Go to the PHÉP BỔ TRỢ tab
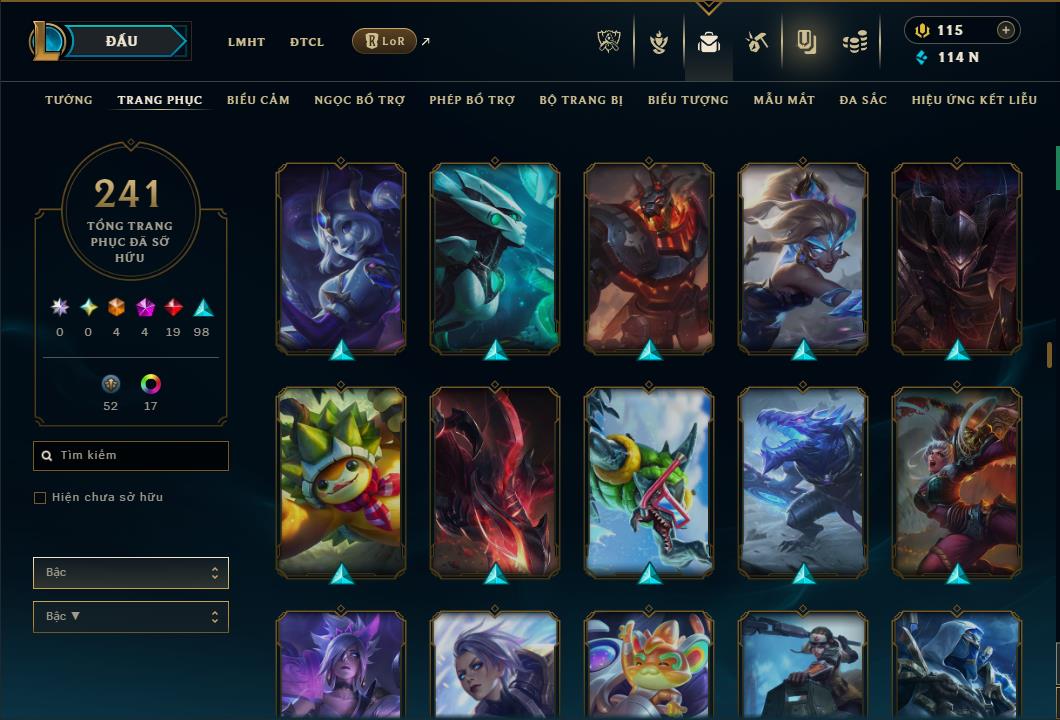 tap(472, 100)
